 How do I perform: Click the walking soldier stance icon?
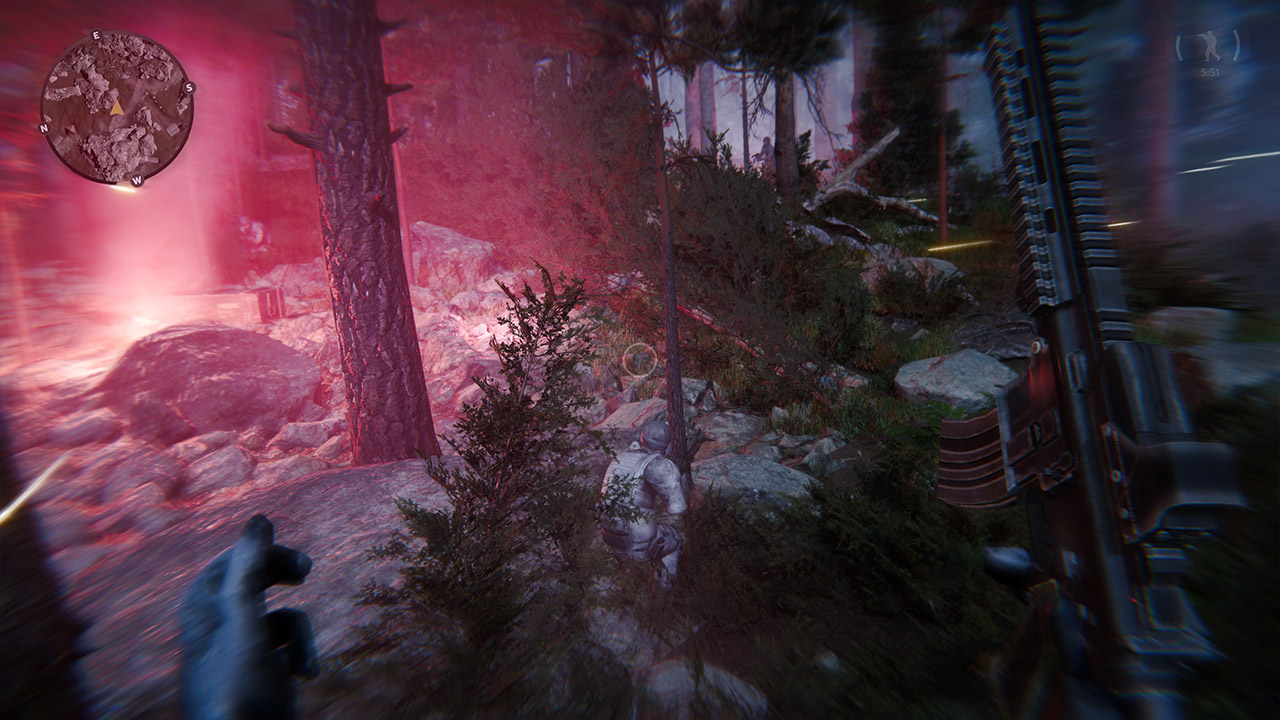click(1209, 44)
